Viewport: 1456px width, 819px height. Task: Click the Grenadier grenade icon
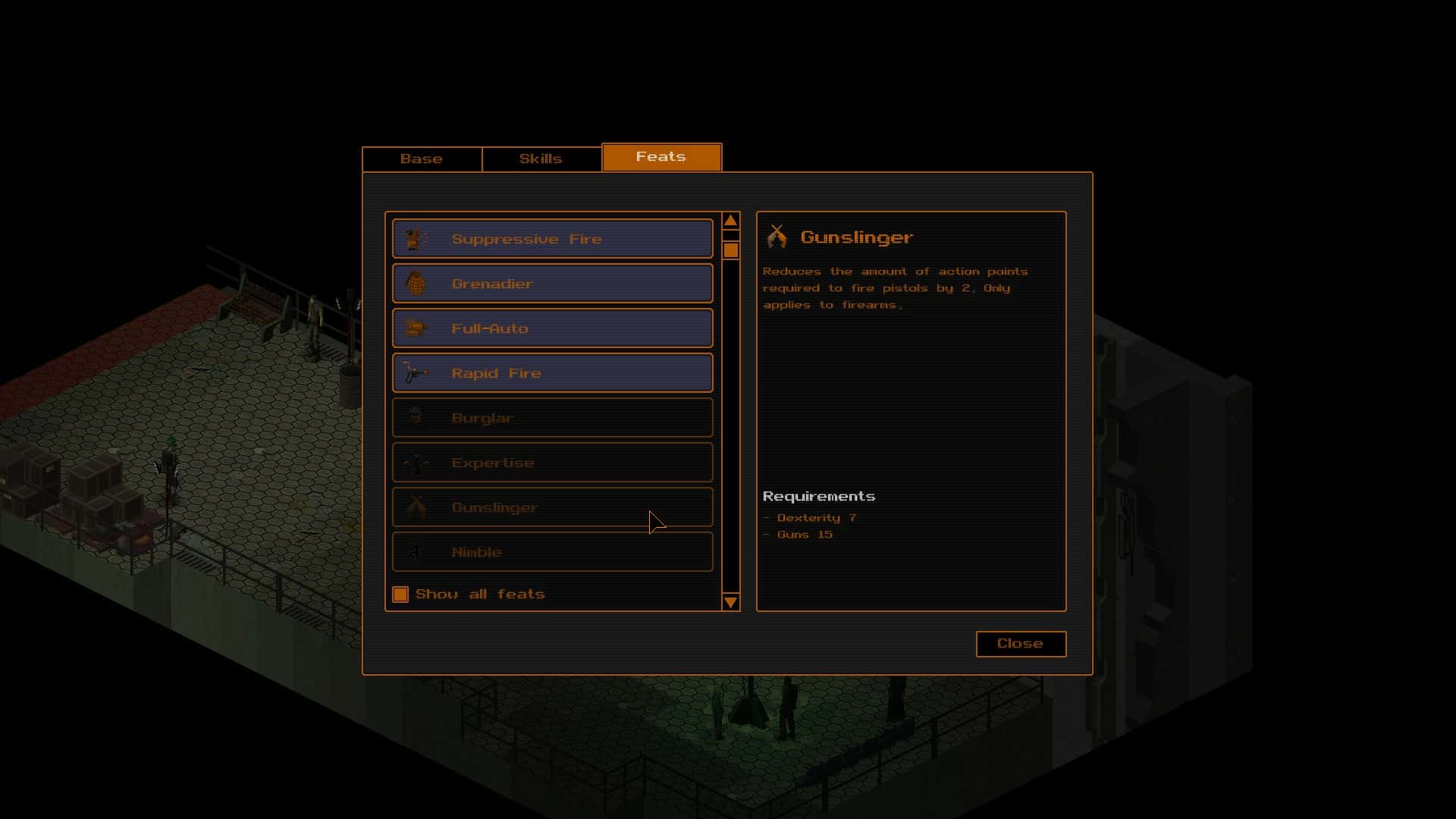coord(414,283)
